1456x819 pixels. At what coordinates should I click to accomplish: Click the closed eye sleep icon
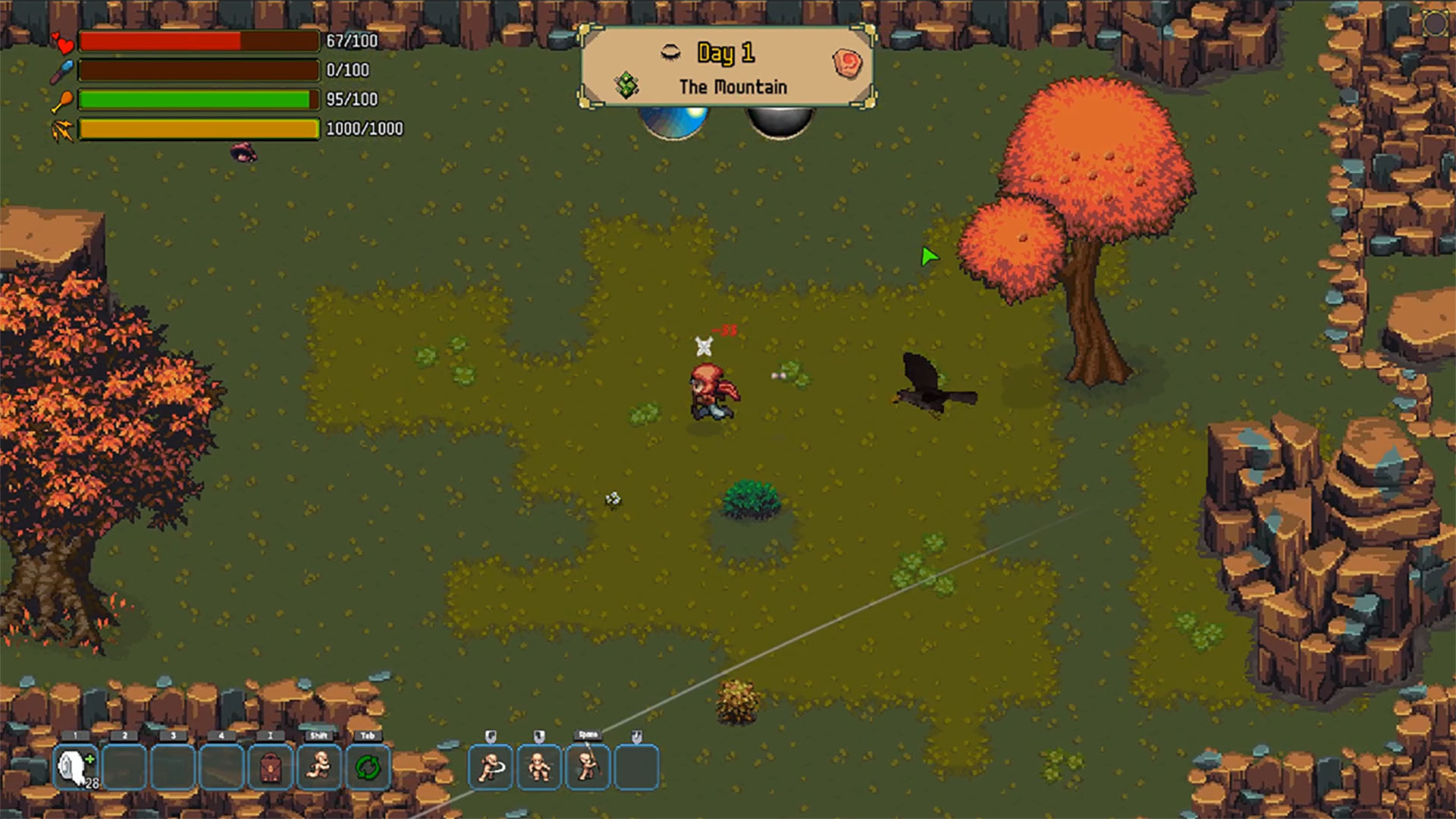[670, 52]
